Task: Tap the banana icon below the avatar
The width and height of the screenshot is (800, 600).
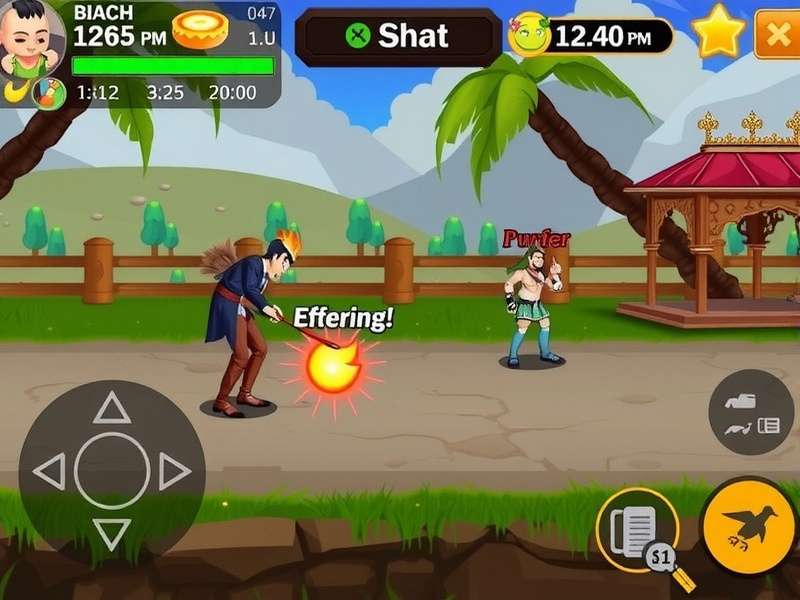Action: (14, 91)
